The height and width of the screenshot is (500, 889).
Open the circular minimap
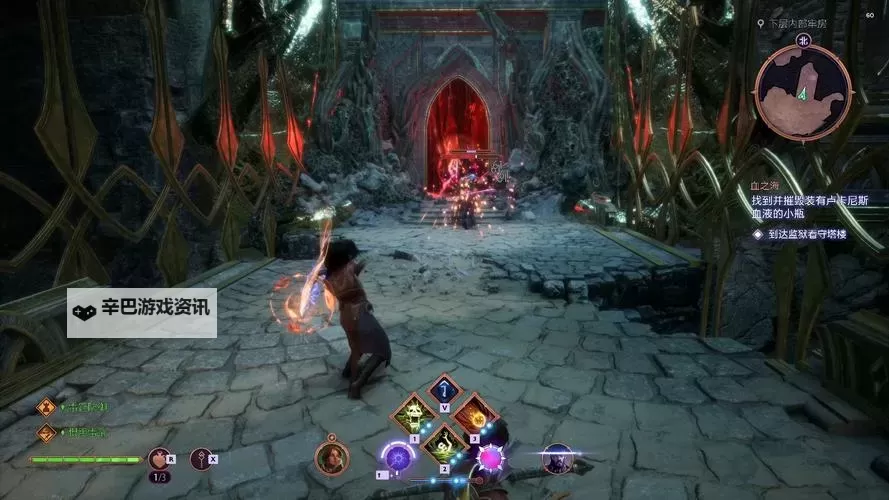(x=803, y=92)
